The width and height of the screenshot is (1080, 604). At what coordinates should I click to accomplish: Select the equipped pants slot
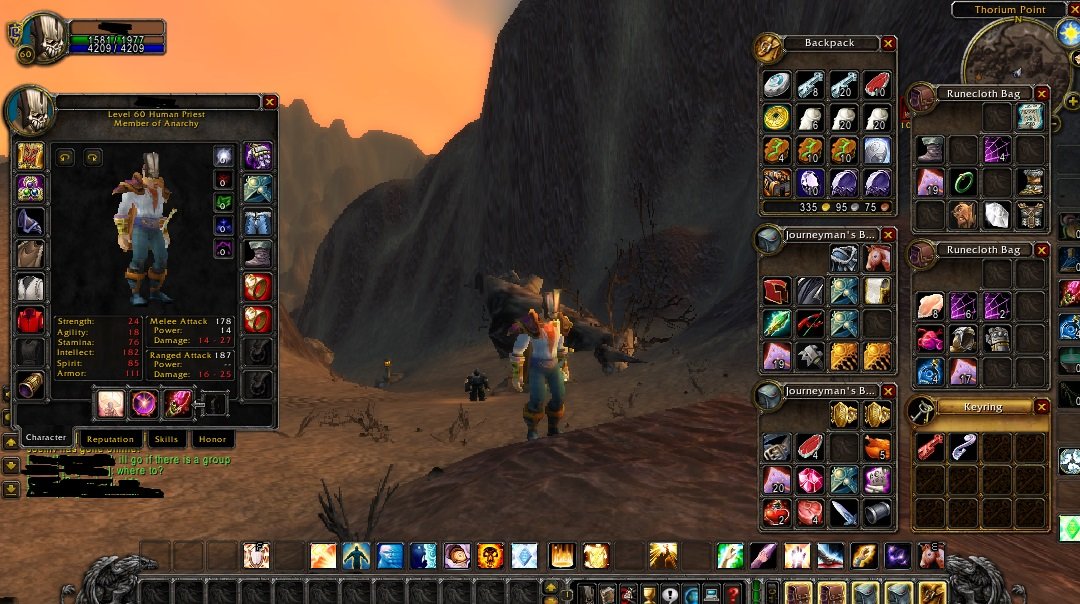coord(258,220)
